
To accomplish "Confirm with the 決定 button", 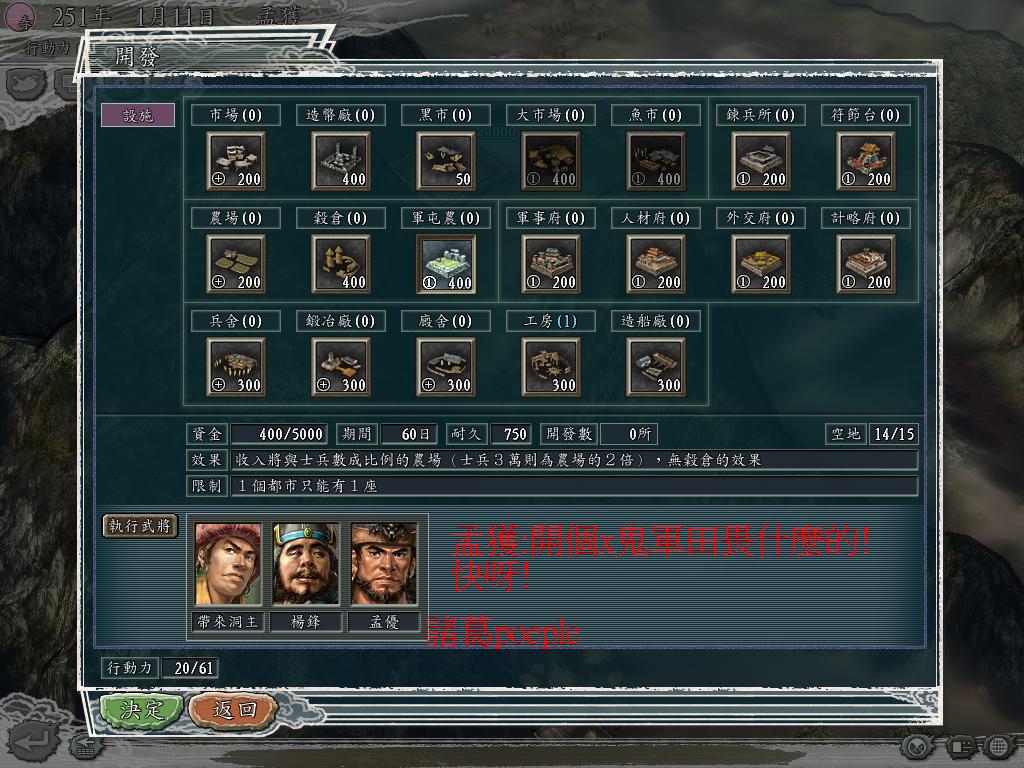I will coord(142,710).
